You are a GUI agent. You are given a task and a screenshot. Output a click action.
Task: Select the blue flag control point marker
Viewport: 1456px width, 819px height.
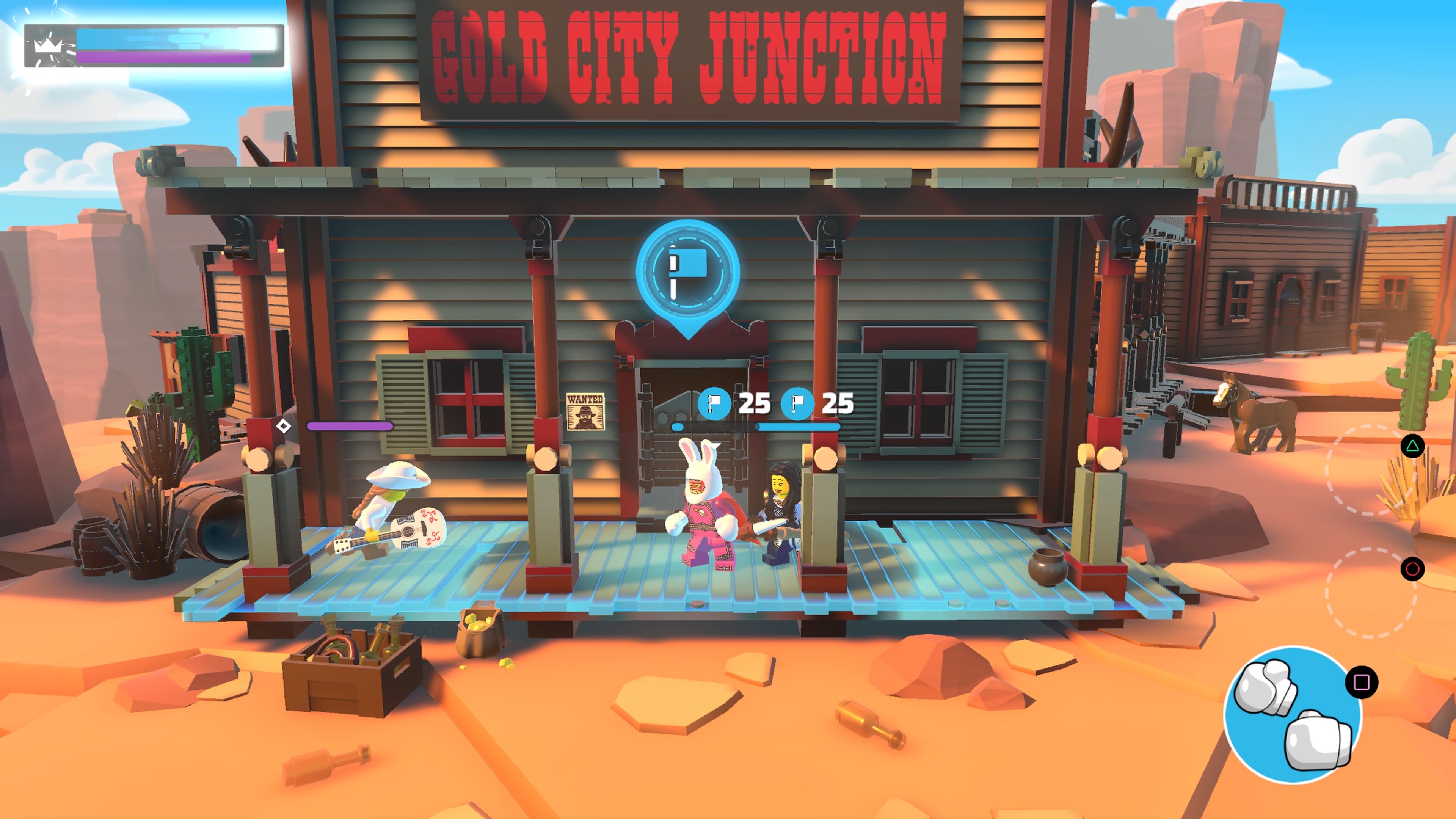click(x=688, y=273)
